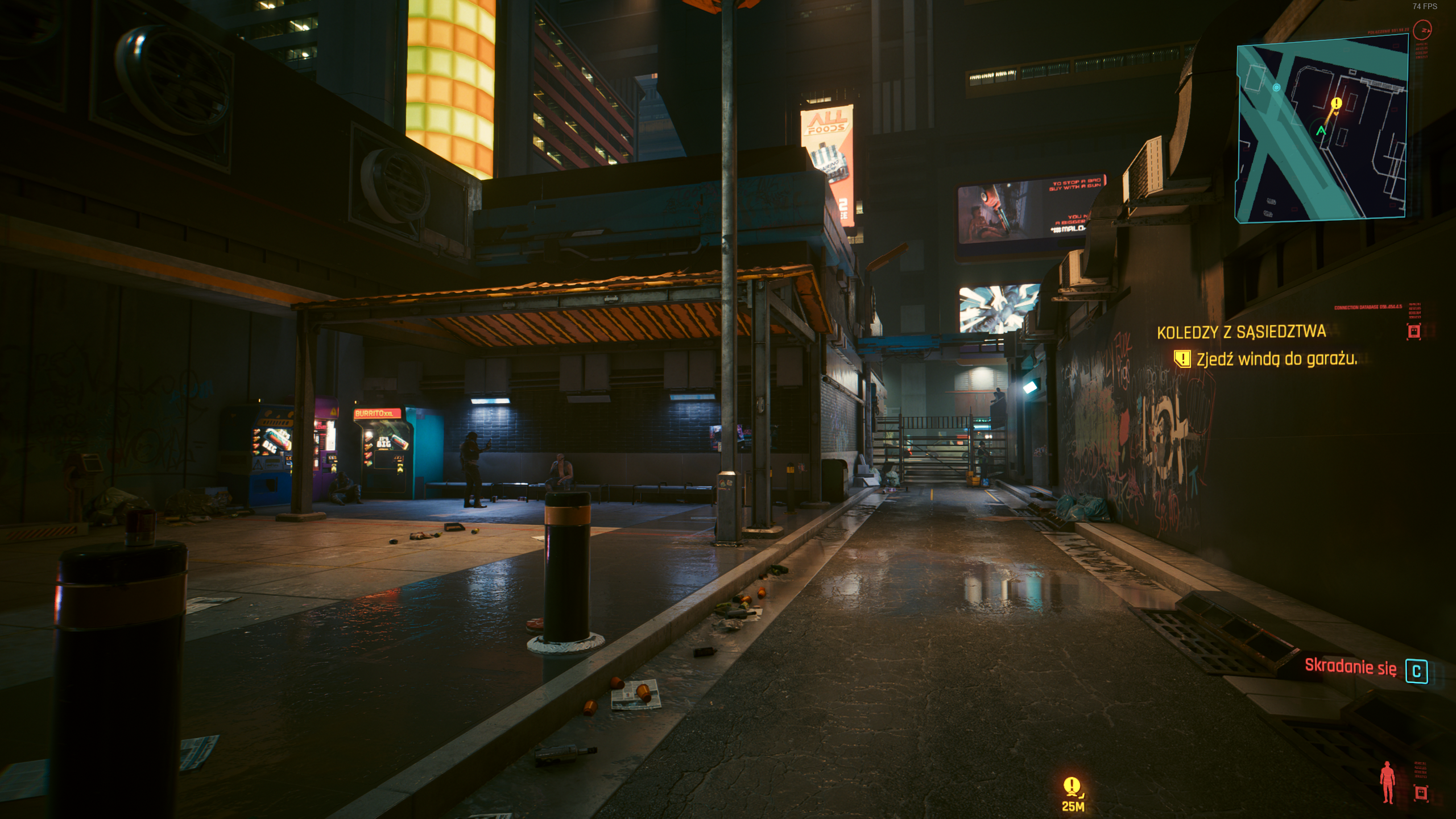1456x819 pixels.
Task: Open the minimap in the corner
Action: [1322, 128]
